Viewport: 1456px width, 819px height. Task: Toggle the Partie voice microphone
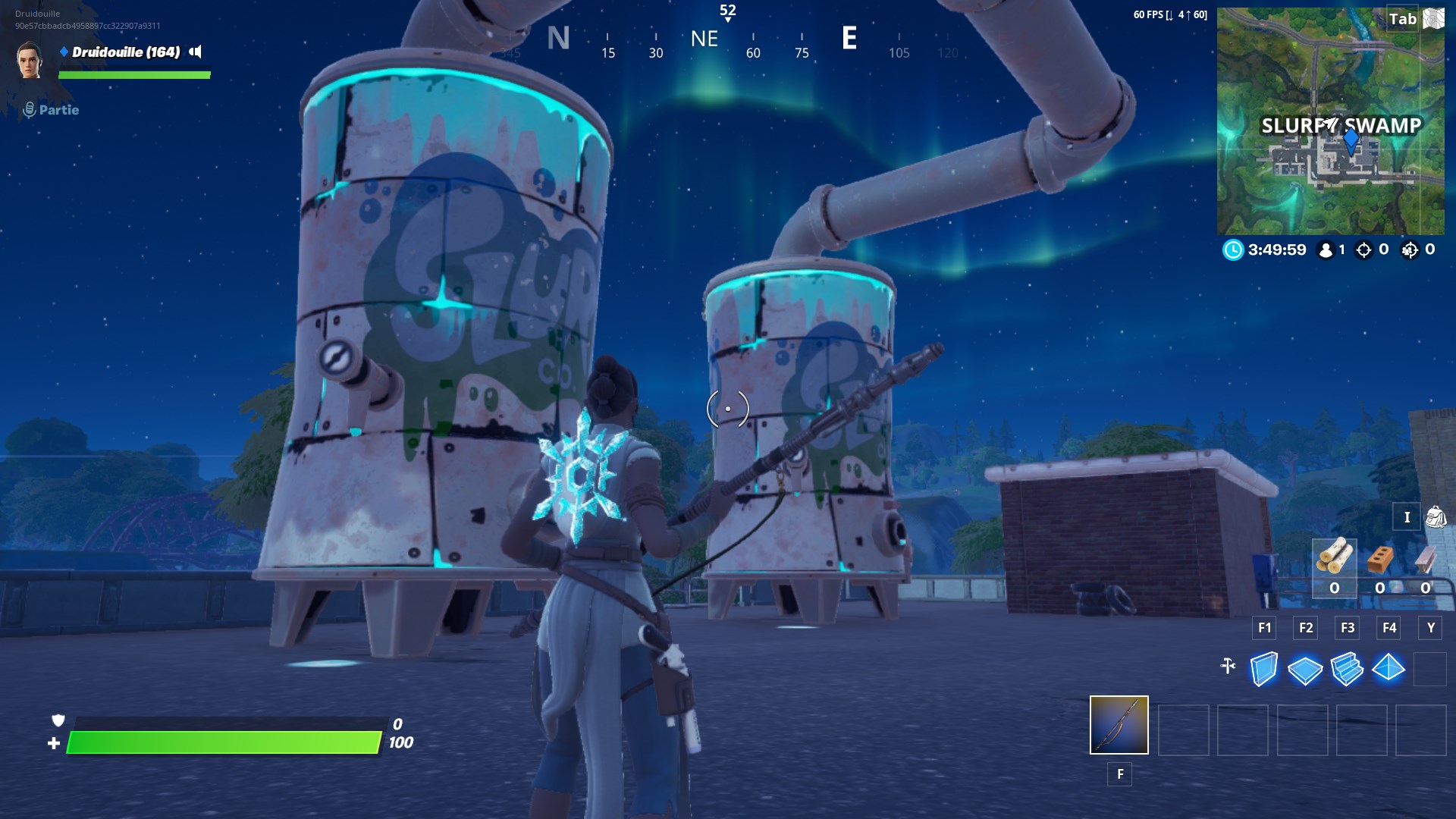[30, 109]
